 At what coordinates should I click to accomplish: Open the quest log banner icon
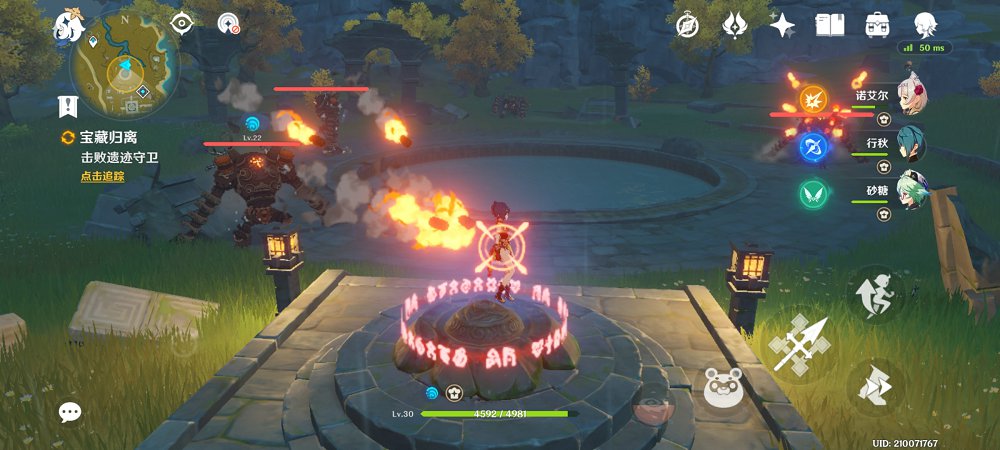click(68, 107)
